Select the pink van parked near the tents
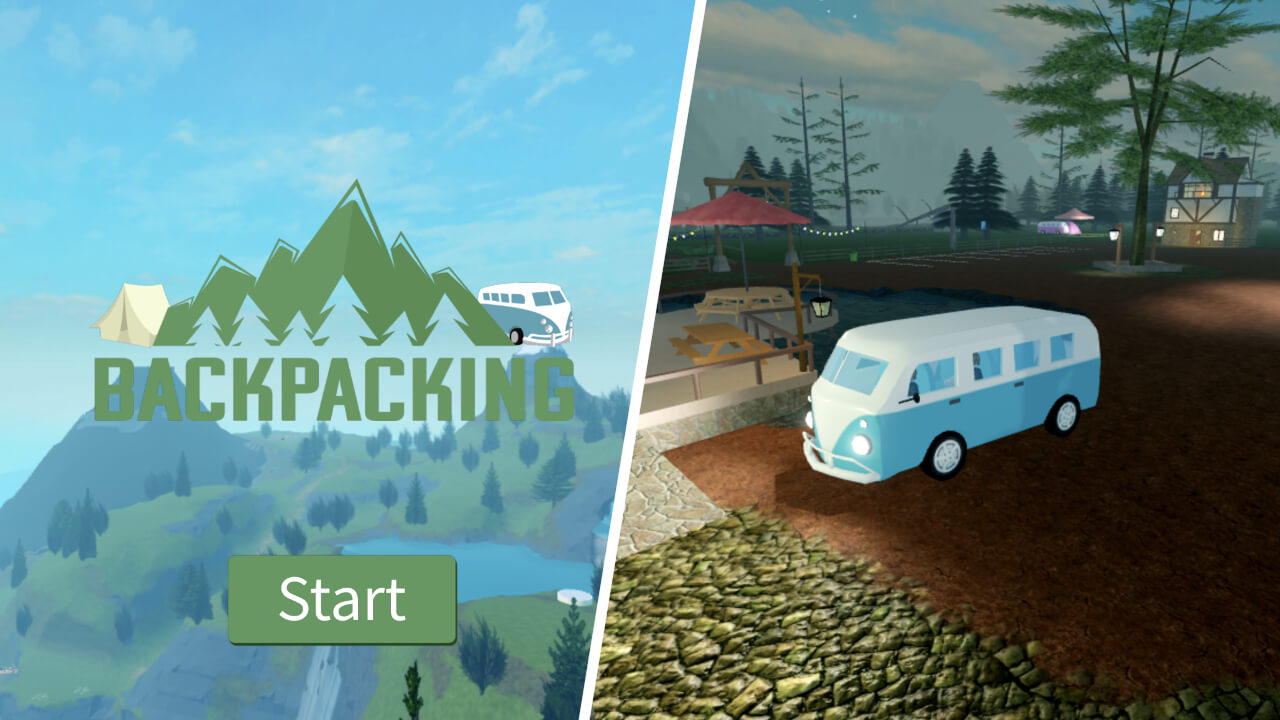Screen dimensions: 1280x720 (1053, 228)
